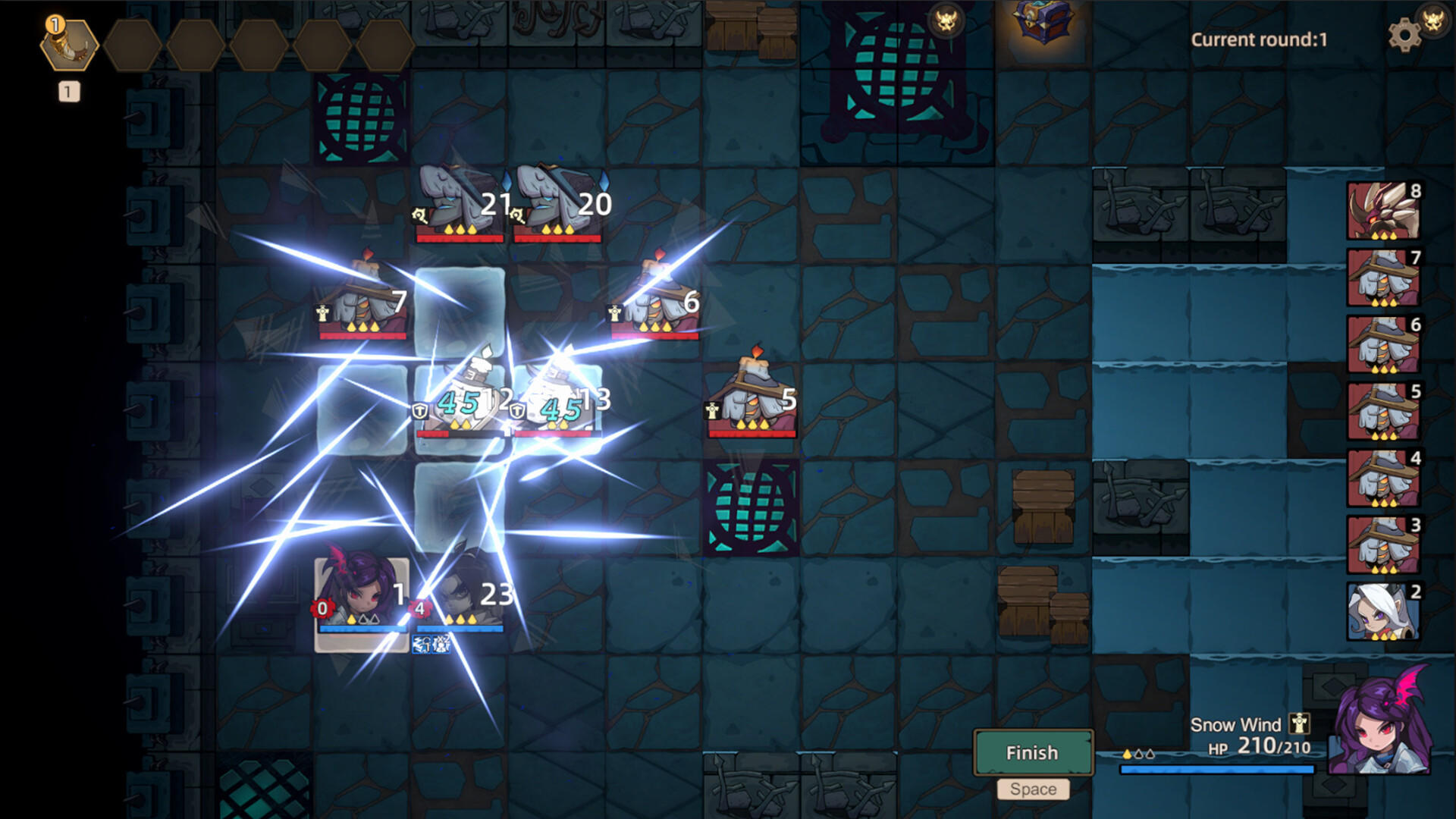Image resolution: width=1456 pixels, height=819 pixels.
Task: Select turn order portrait number 8
Action: tap(1383, 210)
